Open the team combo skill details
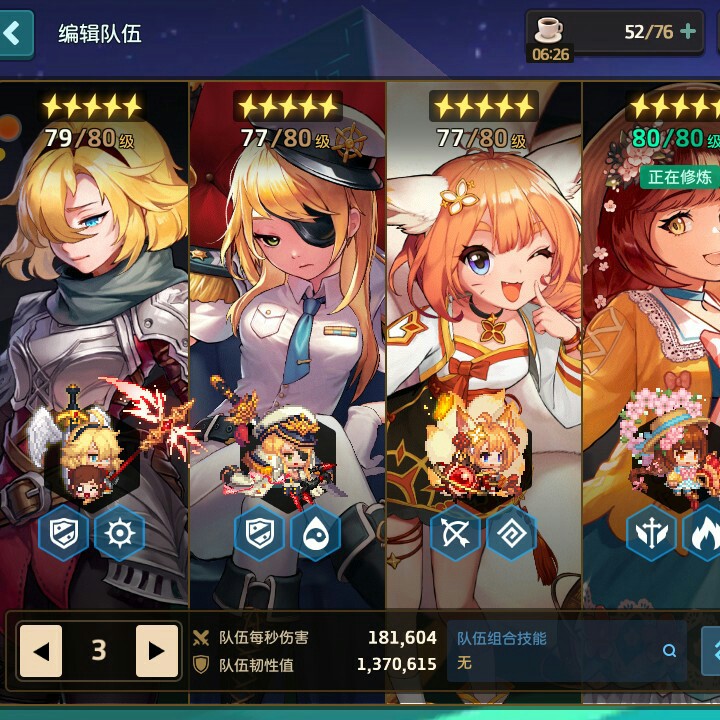Image resolution: width=720 pixels, height=720 pixels. pyautogui.click(x=669, y=651)
